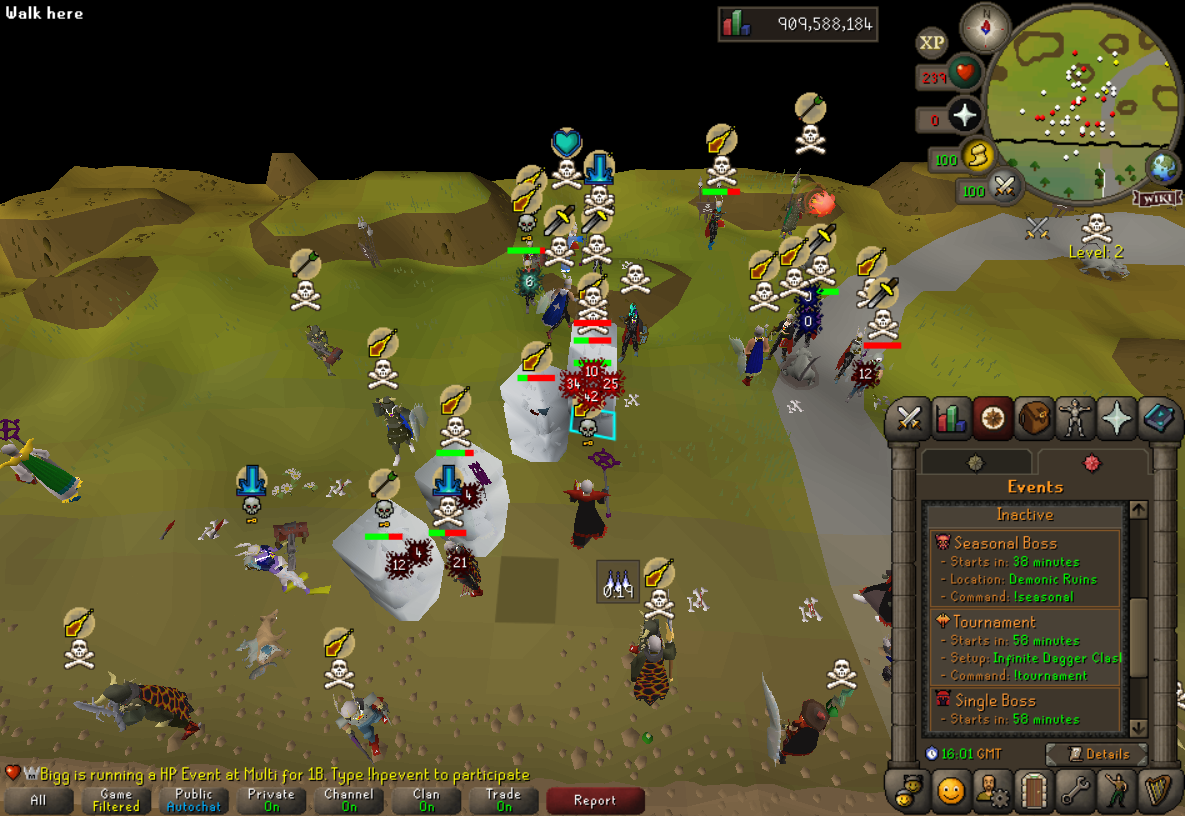Select the Seasonal Boss event entry
1185x816 pixels.
(1025, 569)
